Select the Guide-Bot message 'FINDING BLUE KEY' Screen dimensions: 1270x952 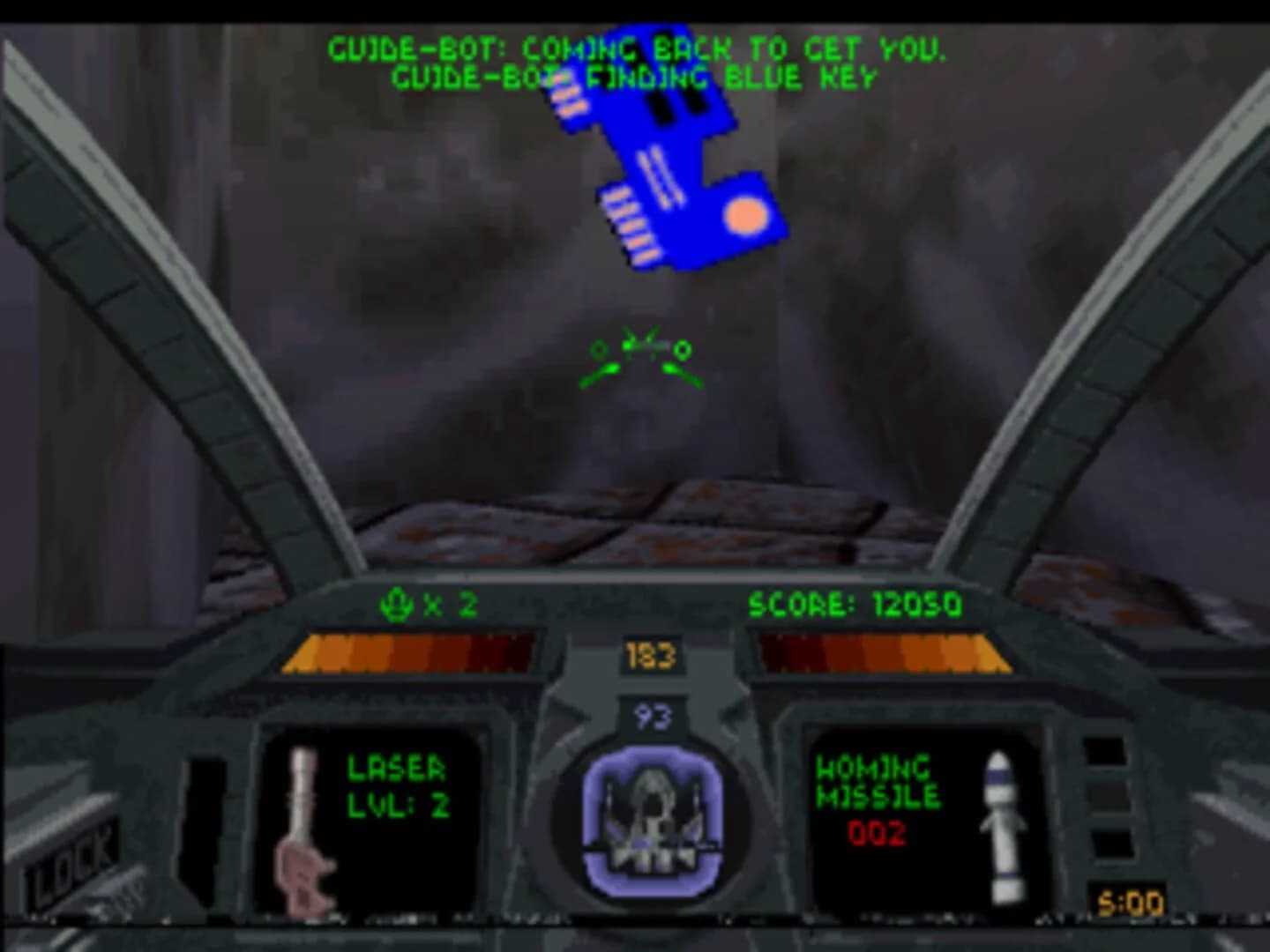[635, 78]
